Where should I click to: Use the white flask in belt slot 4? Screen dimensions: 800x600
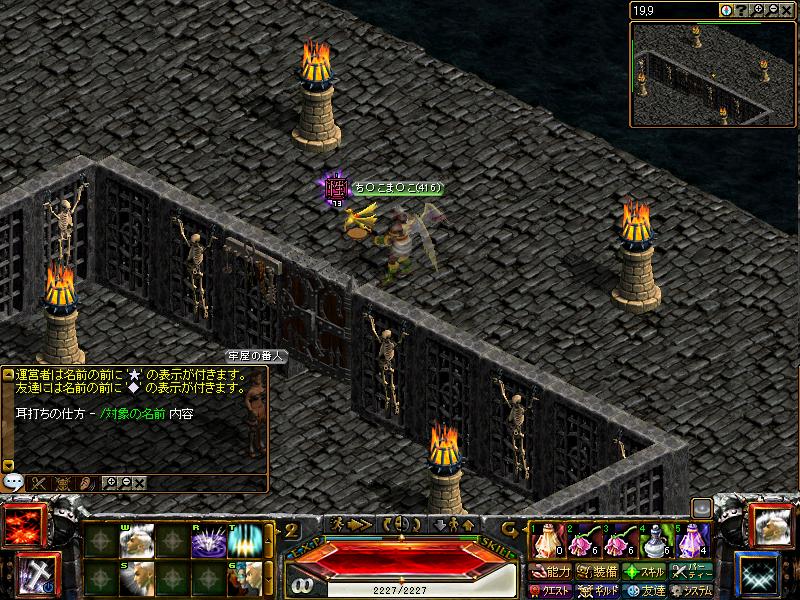point(656,542)
